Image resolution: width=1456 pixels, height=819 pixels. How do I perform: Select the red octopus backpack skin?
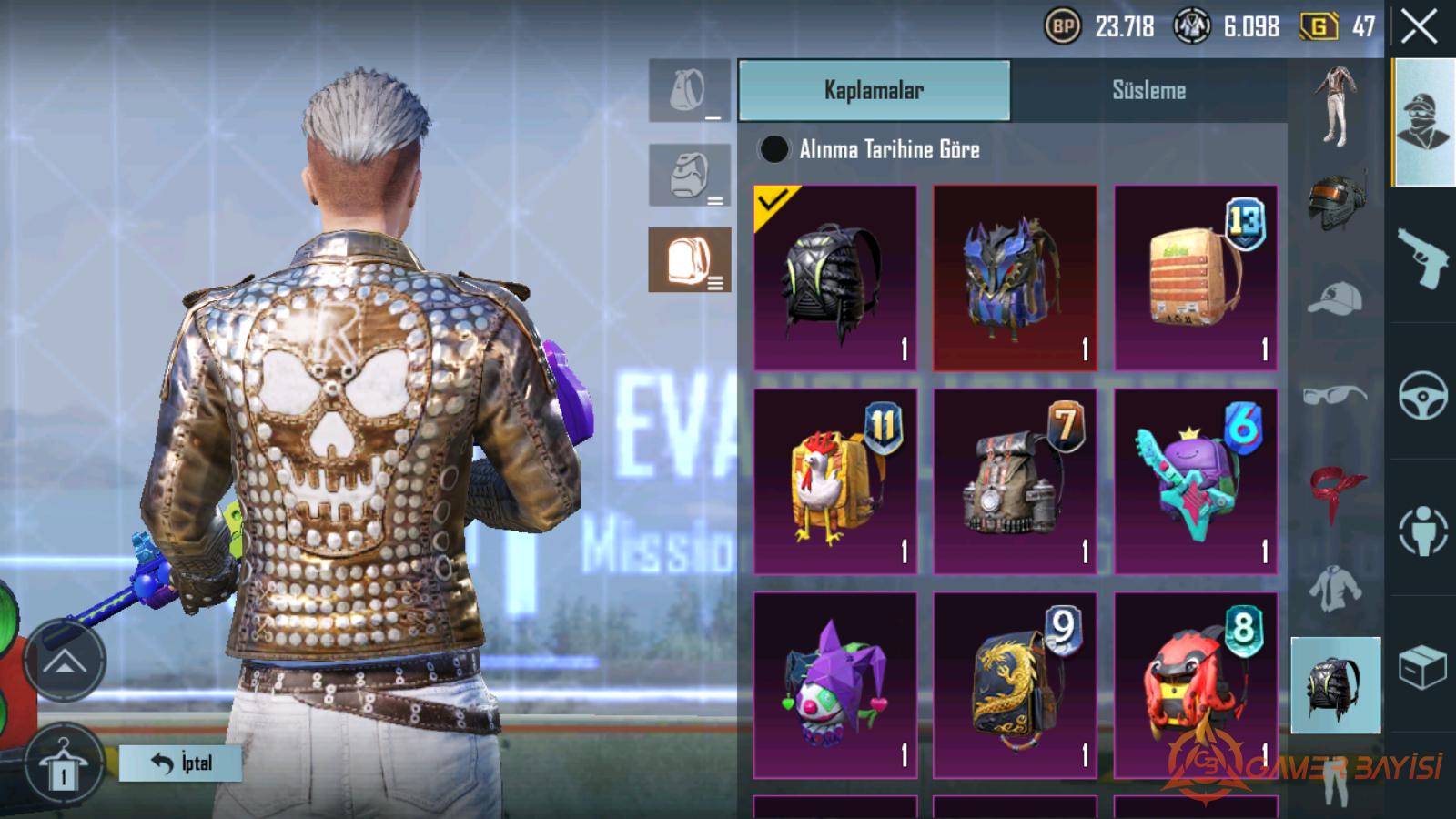click(x=1195, y=685)
